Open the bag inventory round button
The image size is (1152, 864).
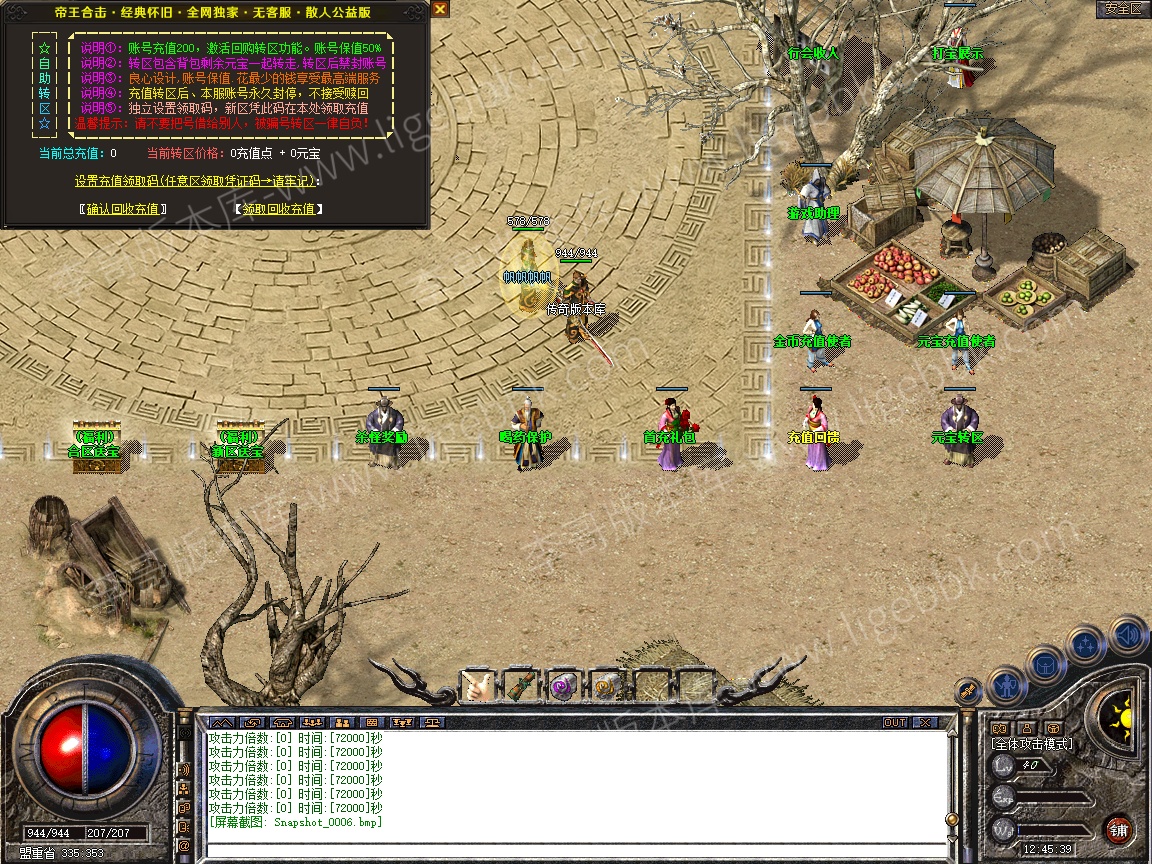click(x=1046, y=664)
